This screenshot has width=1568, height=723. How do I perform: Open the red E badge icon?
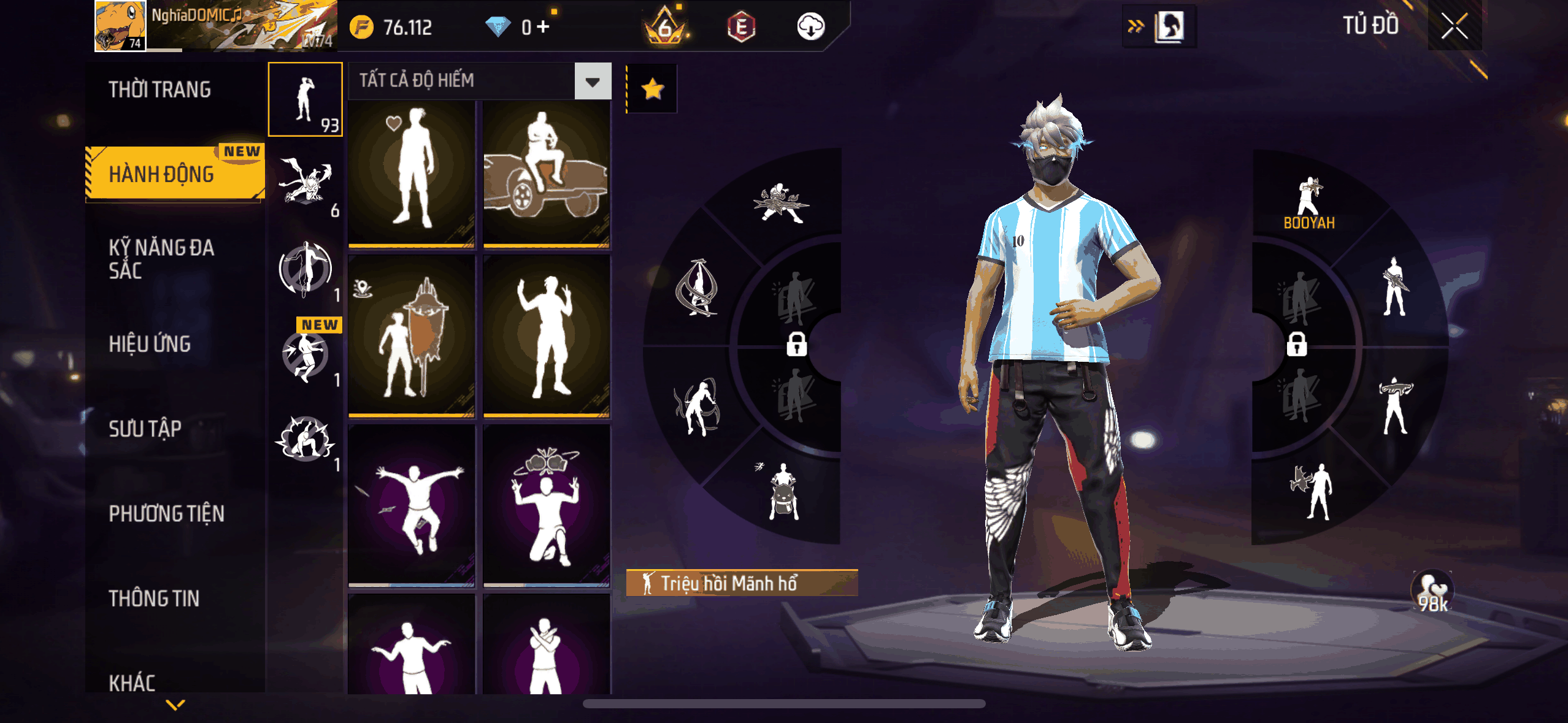pyautogui.click(x=741, y=27)
